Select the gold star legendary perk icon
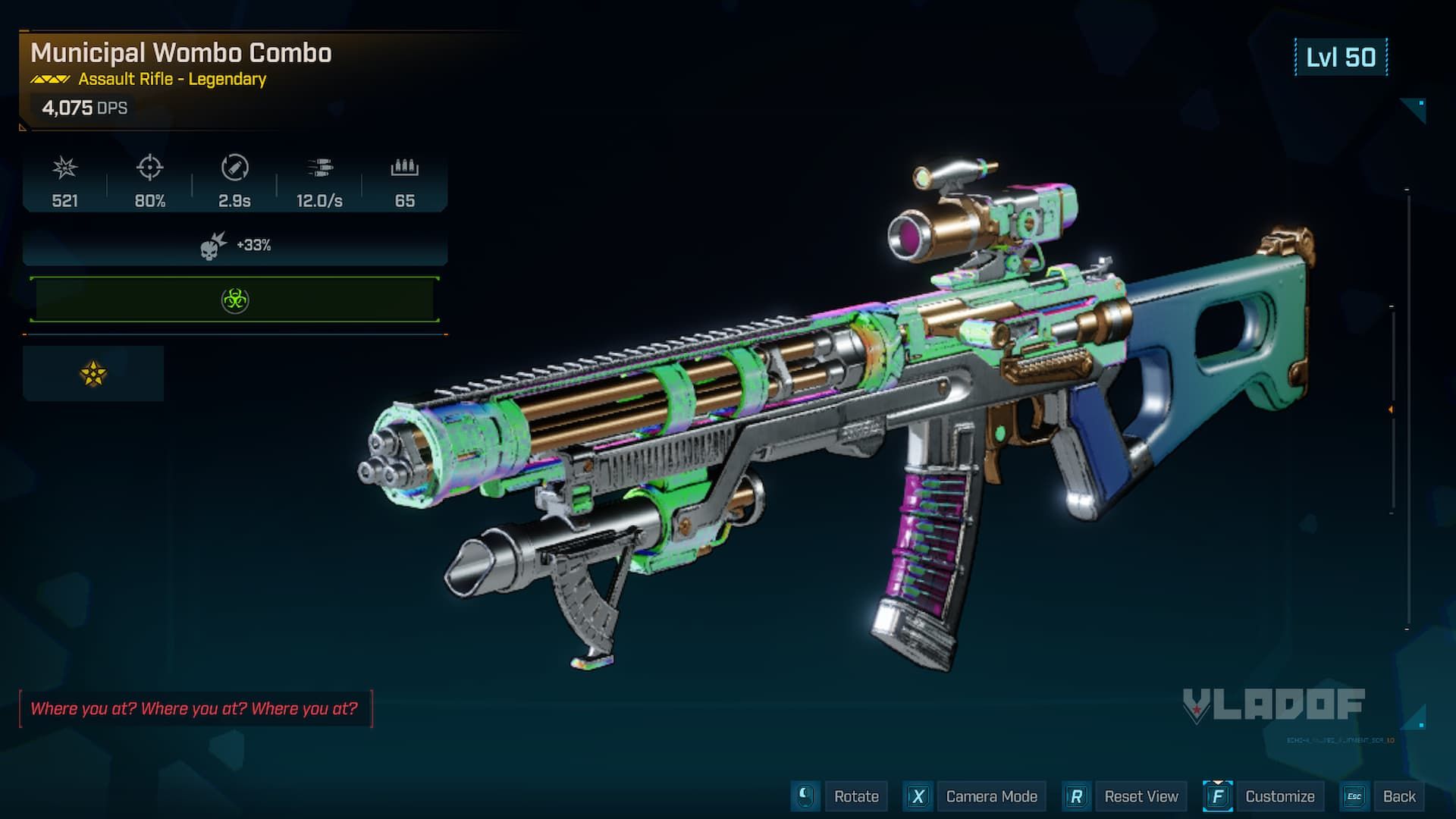Image resolution: width=1456 pixels, height=819 pixels. tap(93, 373)
